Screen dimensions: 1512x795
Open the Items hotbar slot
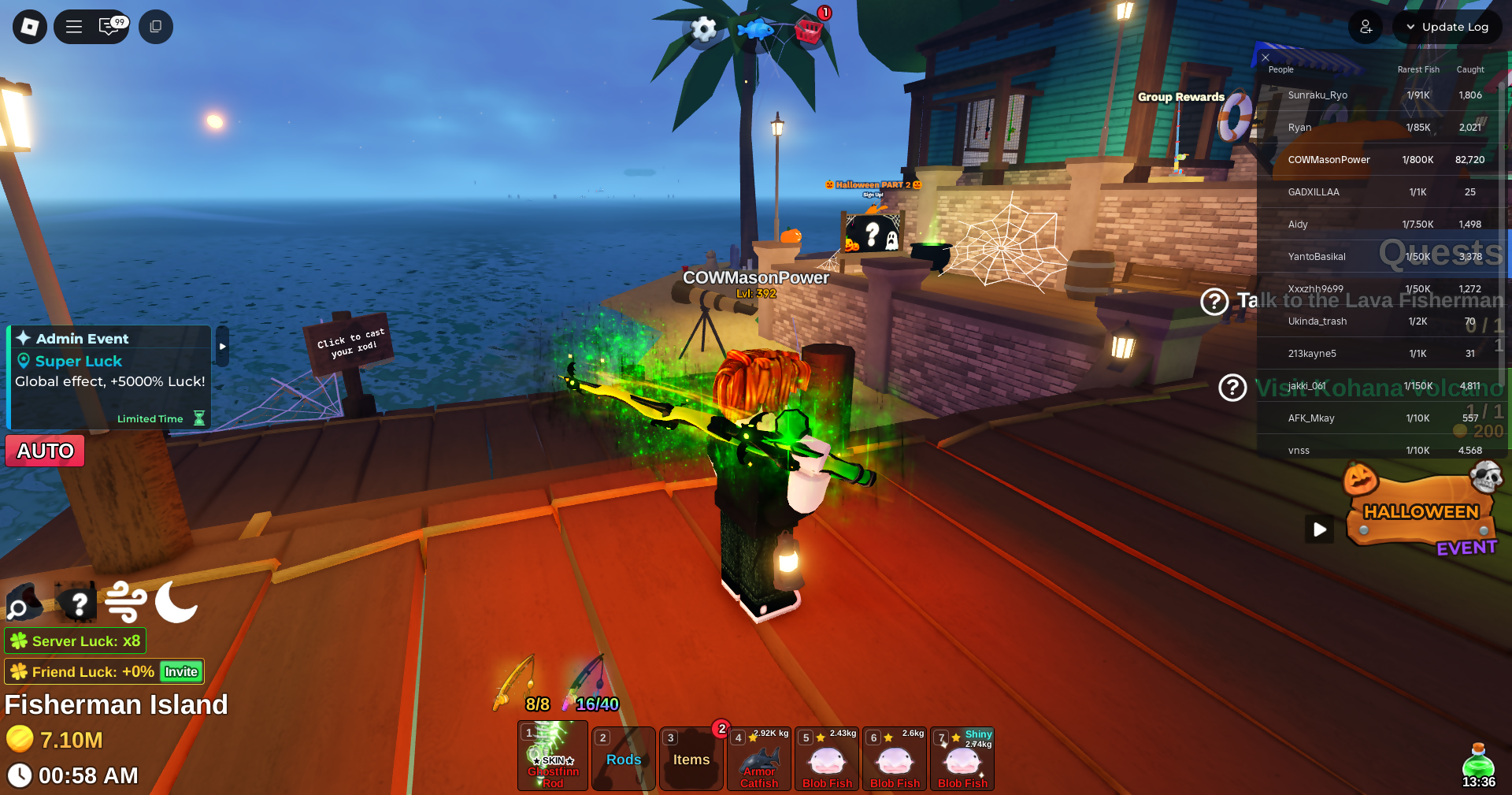(x=691, y=759)
